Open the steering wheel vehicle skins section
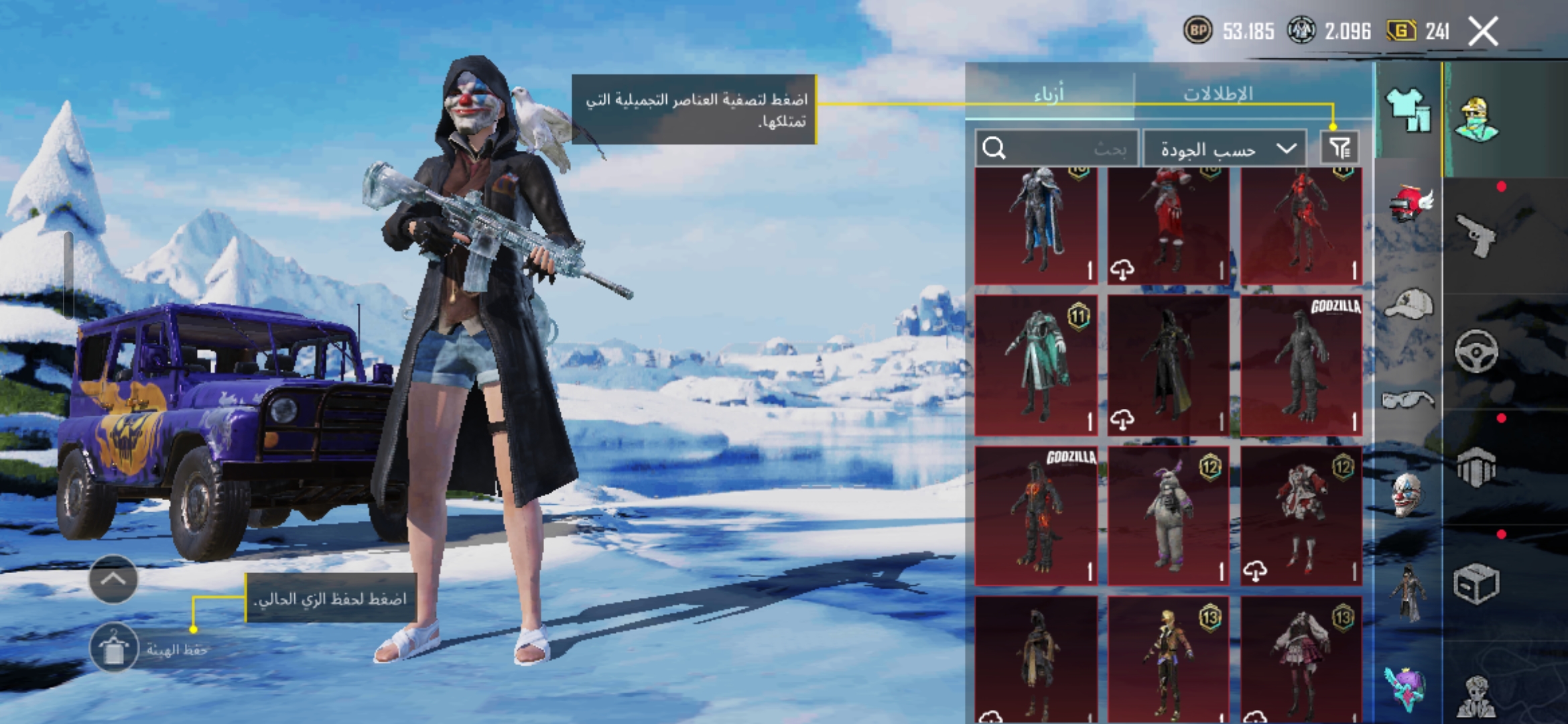Image resolution: width=1568 pixels, height=724 pixels. point(1476,351)
